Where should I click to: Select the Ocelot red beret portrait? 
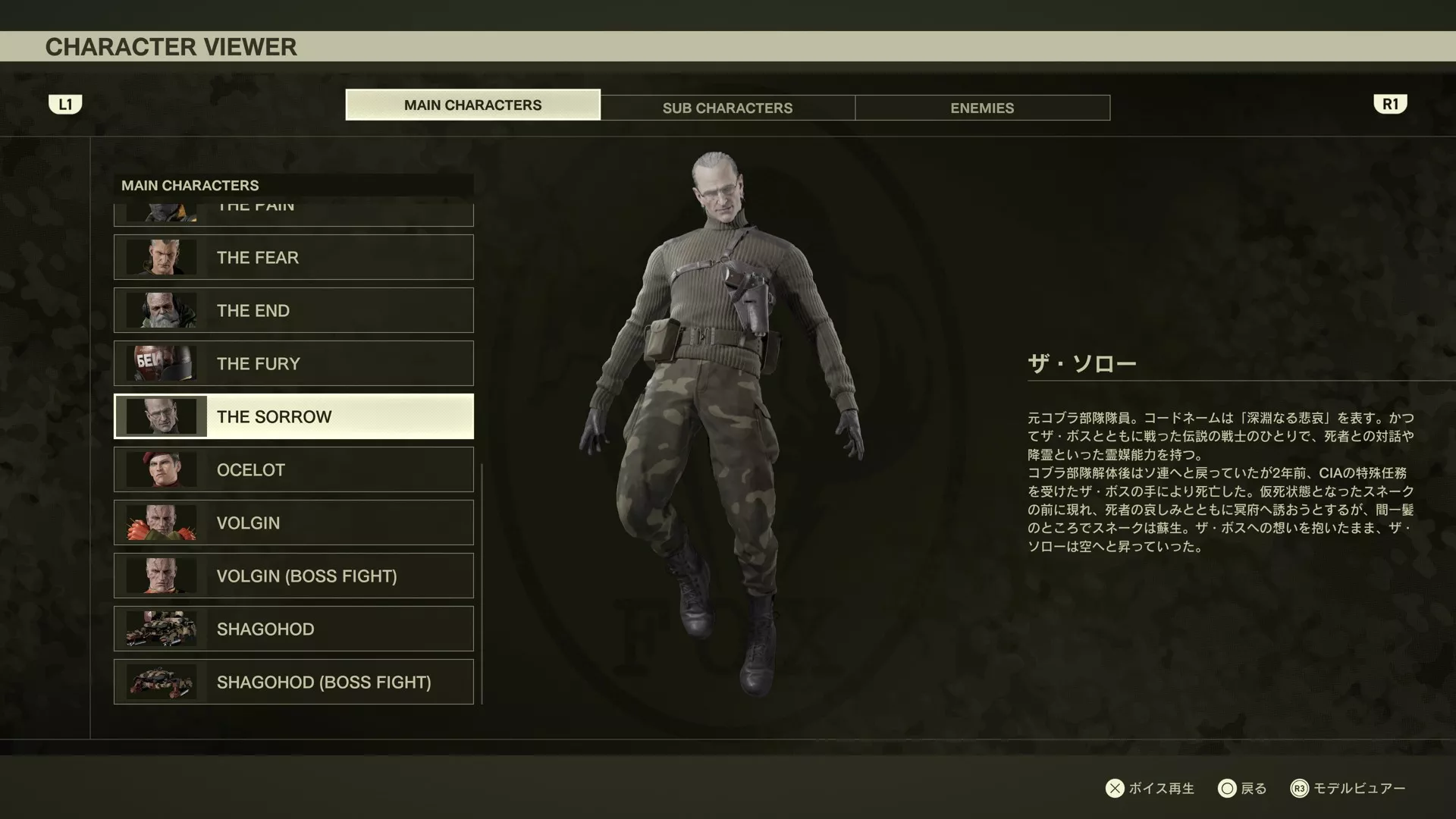coord(160,469)
